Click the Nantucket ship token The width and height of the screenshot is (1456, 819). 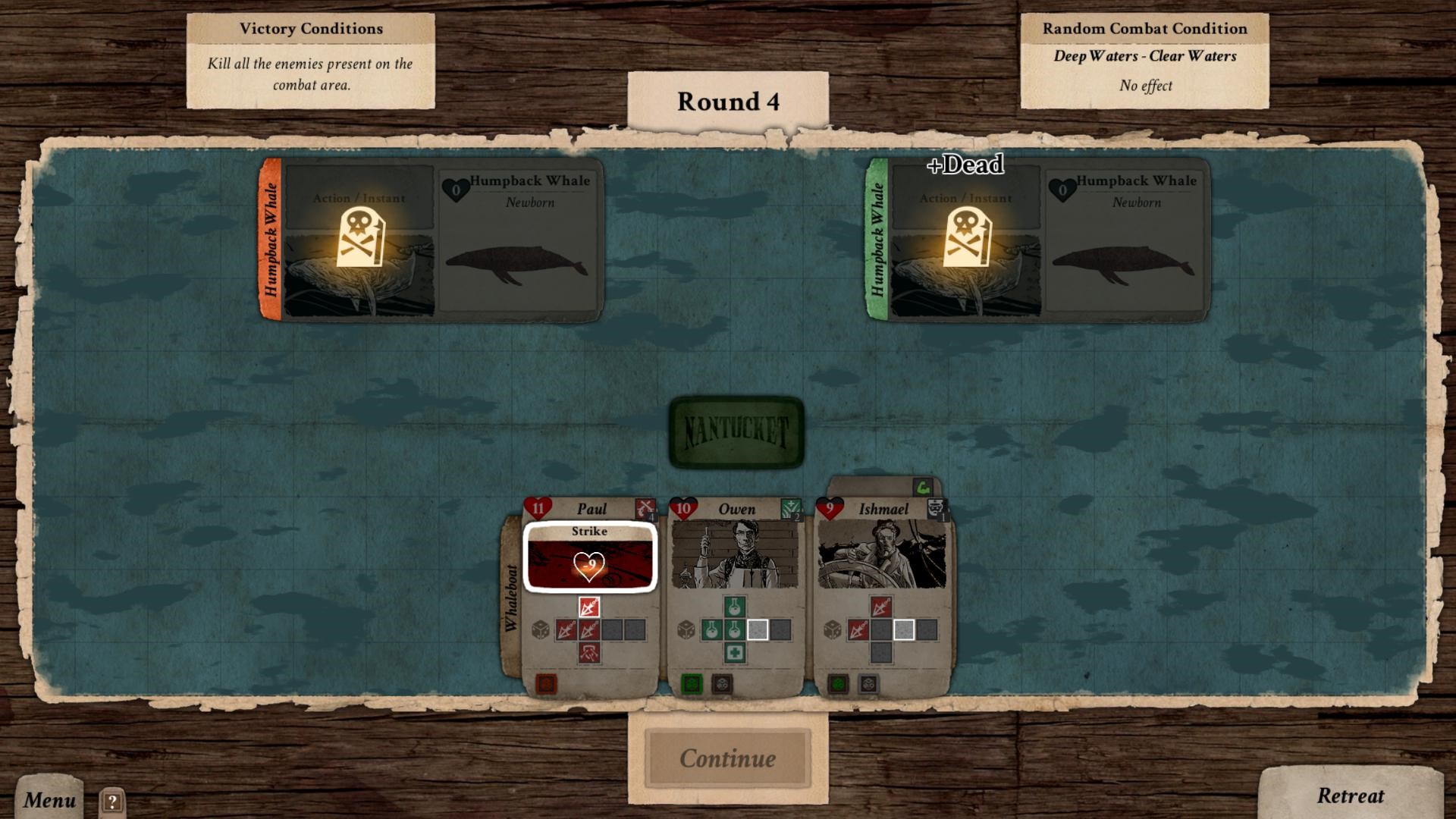[736, 432]
